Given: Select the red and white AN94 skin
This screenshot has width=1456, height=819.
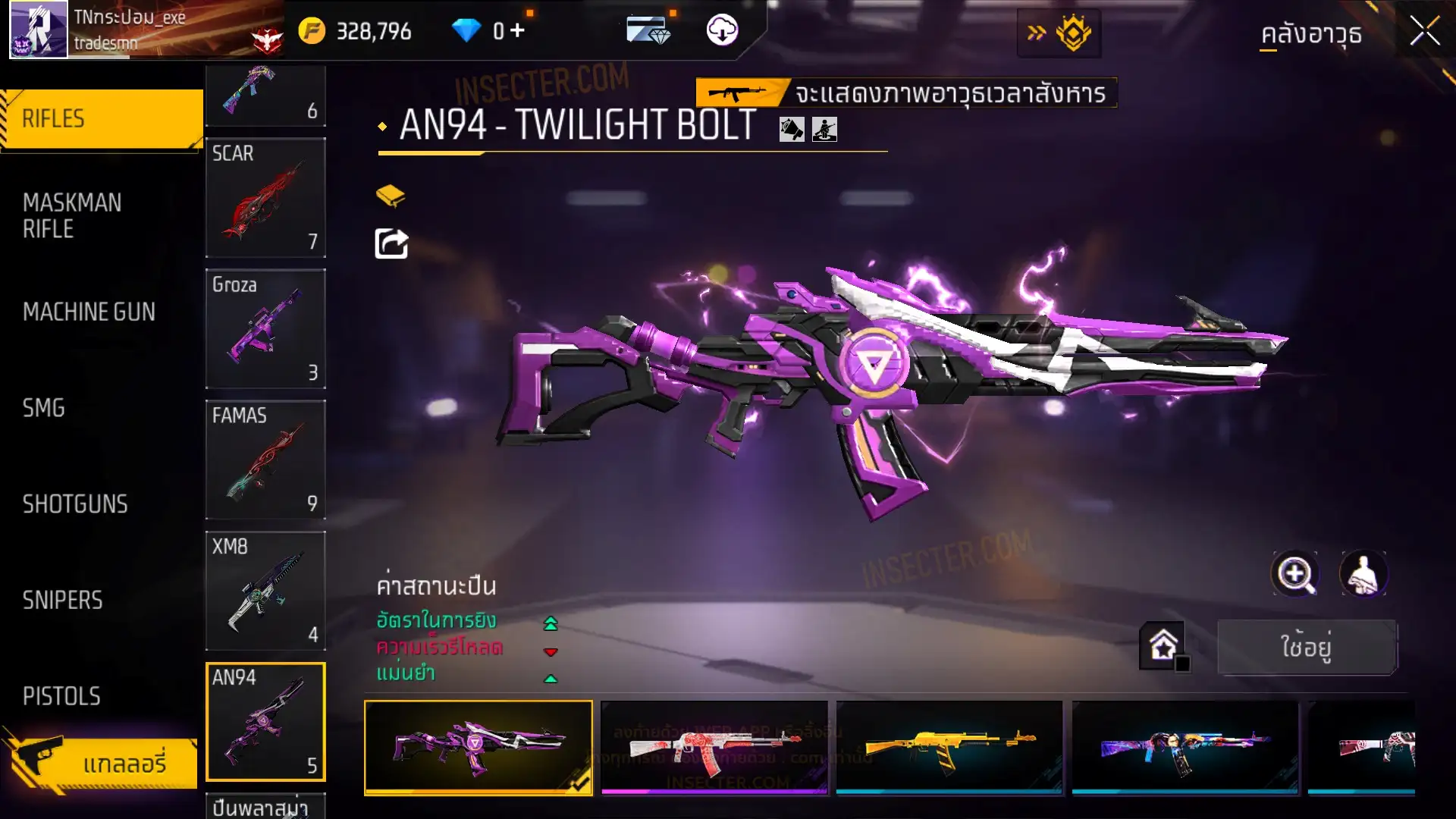Looking at the screenshot, I should [714, 747].
